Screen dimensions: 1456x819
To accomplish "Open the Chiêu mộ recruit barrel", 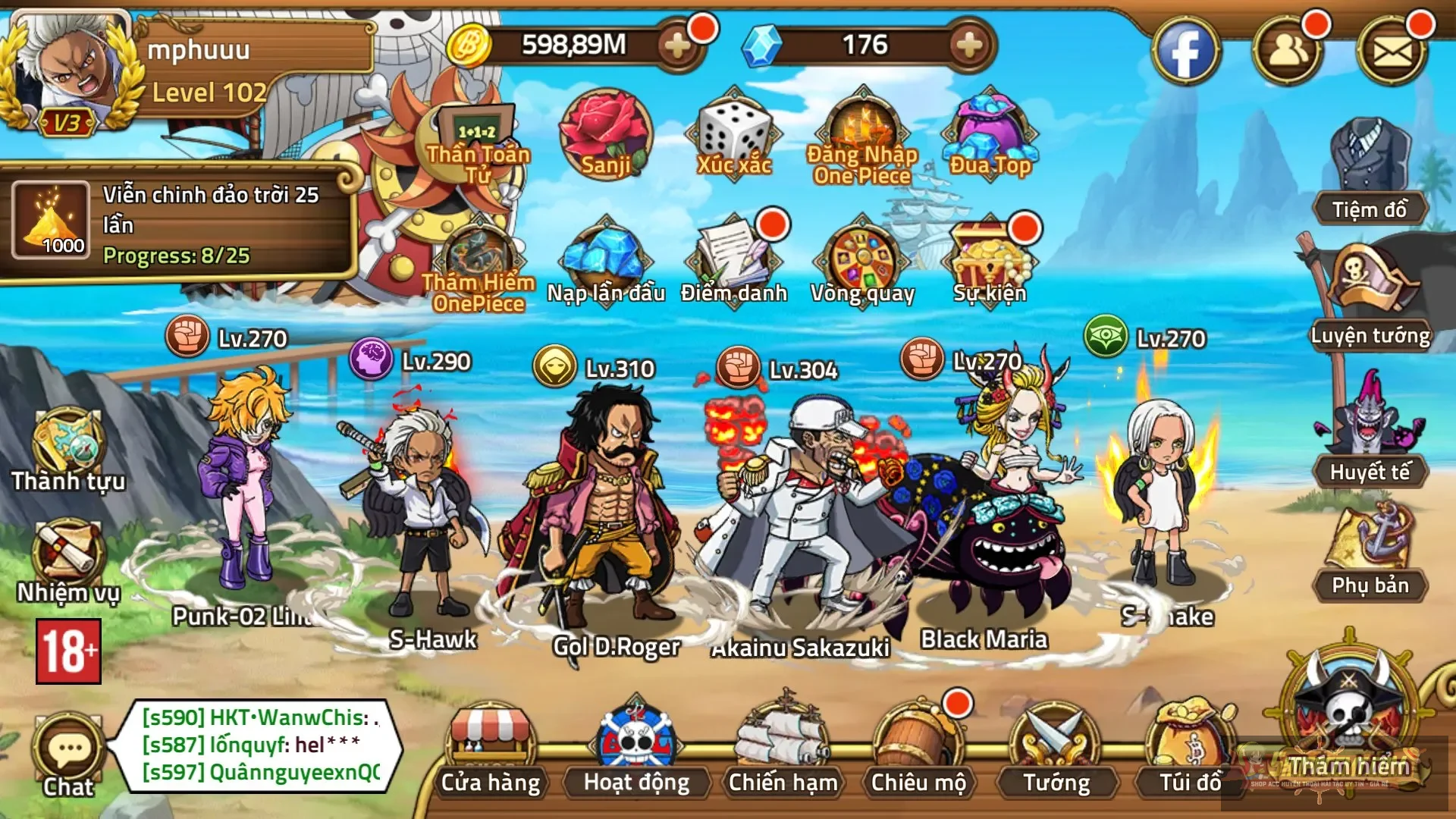I will point(918,747).
